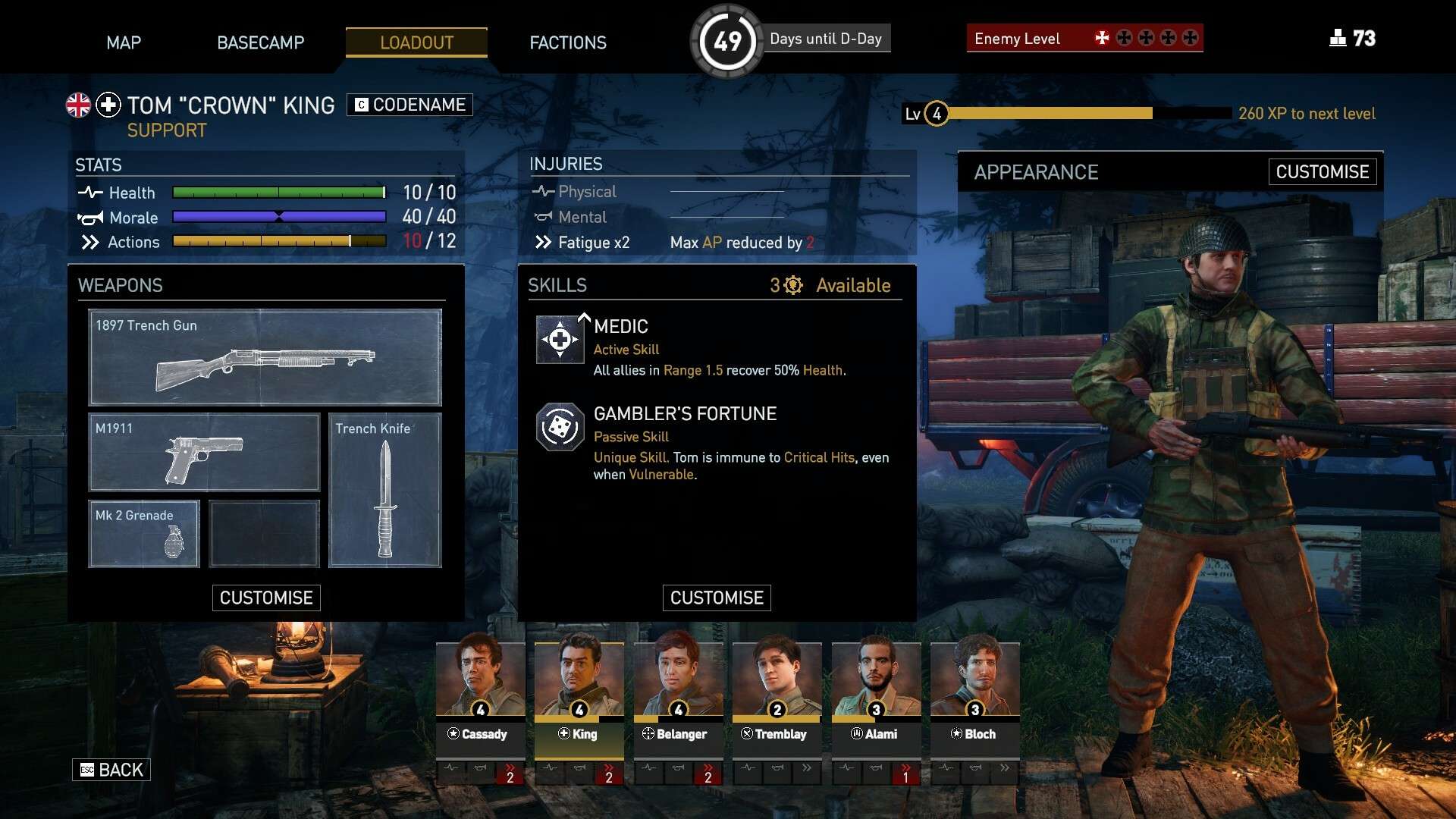Choose the M1911 pistol slot
1456x819 pixels.
click(204, 453)
